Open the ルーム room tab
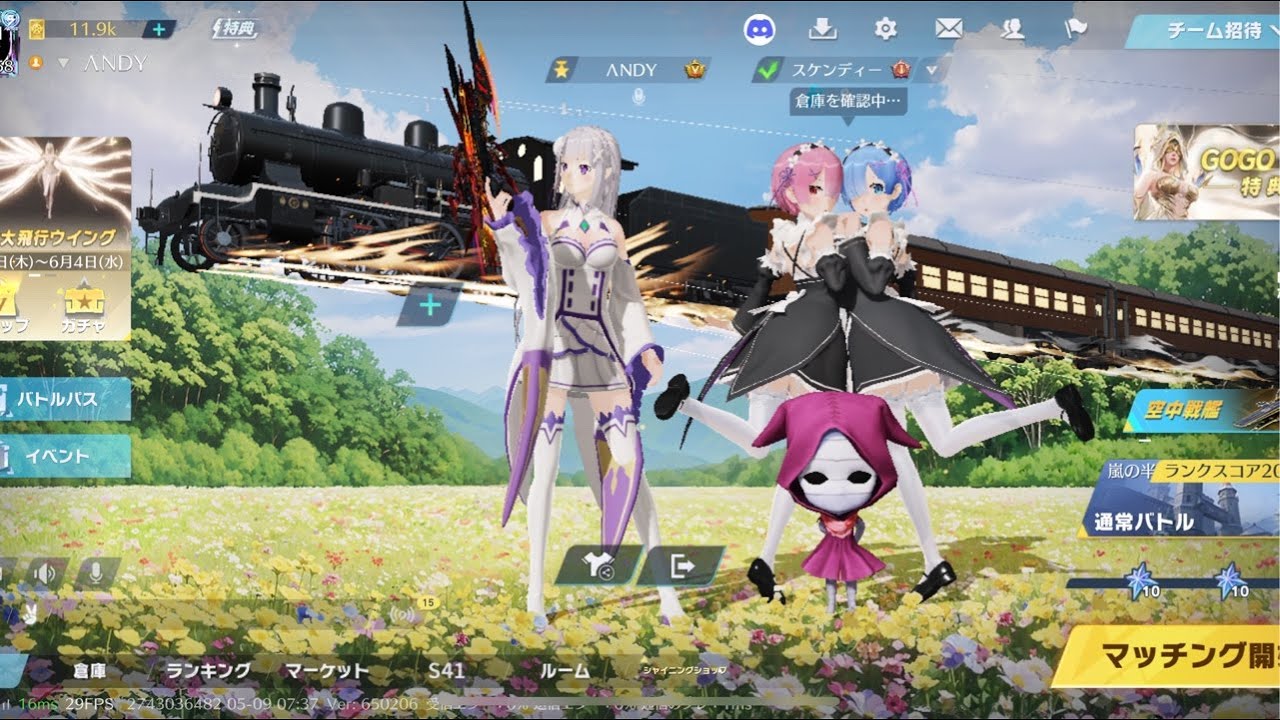 564,671
